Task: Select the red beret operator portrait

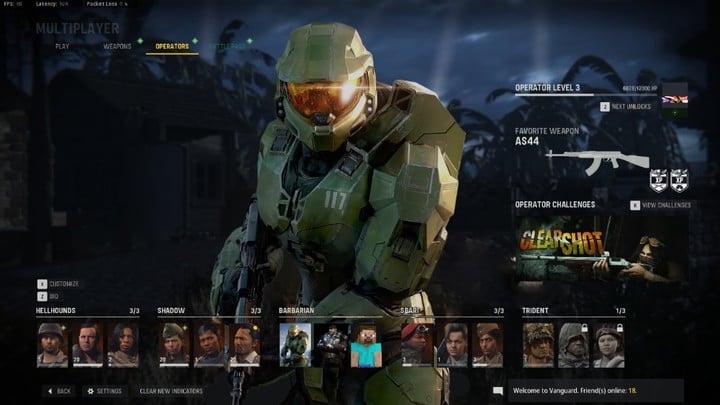Action: click(x=417, y=344)
